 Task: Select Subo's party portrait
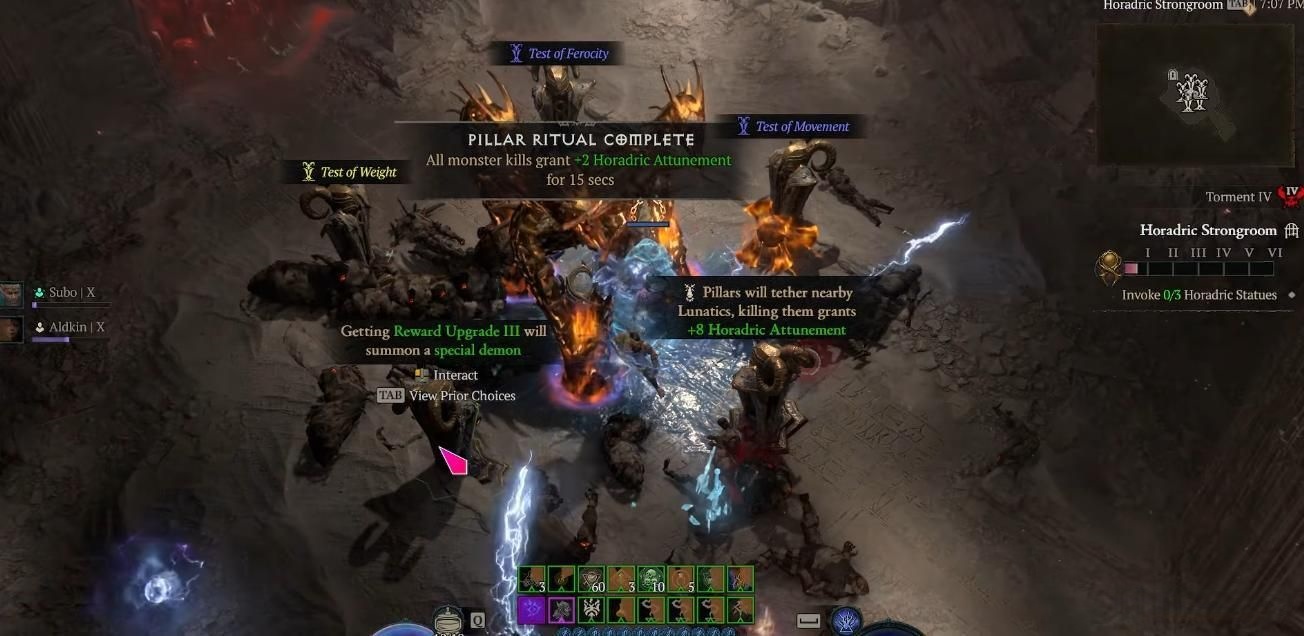pos(11,294)
